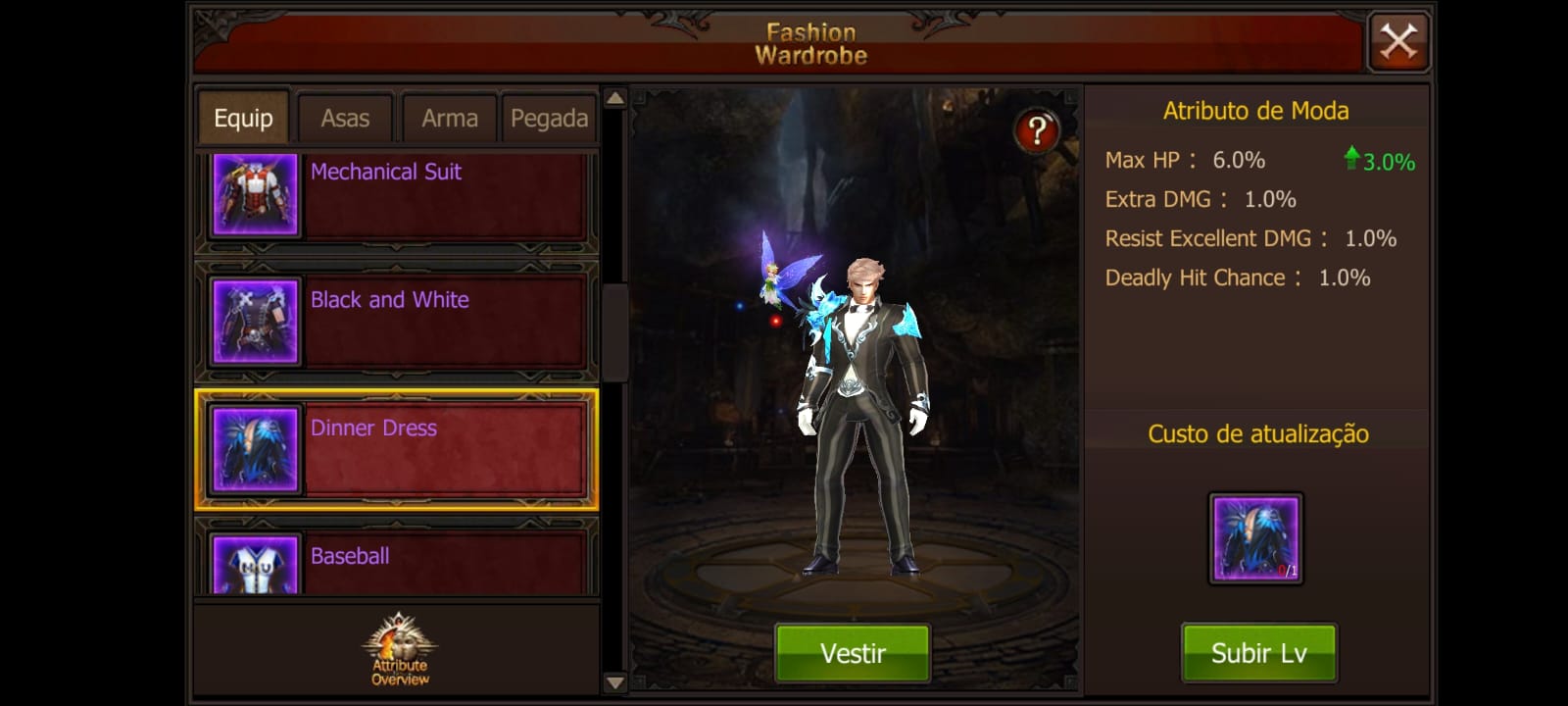Open the red question mark help
This screenshot has width=1568, height=706.
1036,129
